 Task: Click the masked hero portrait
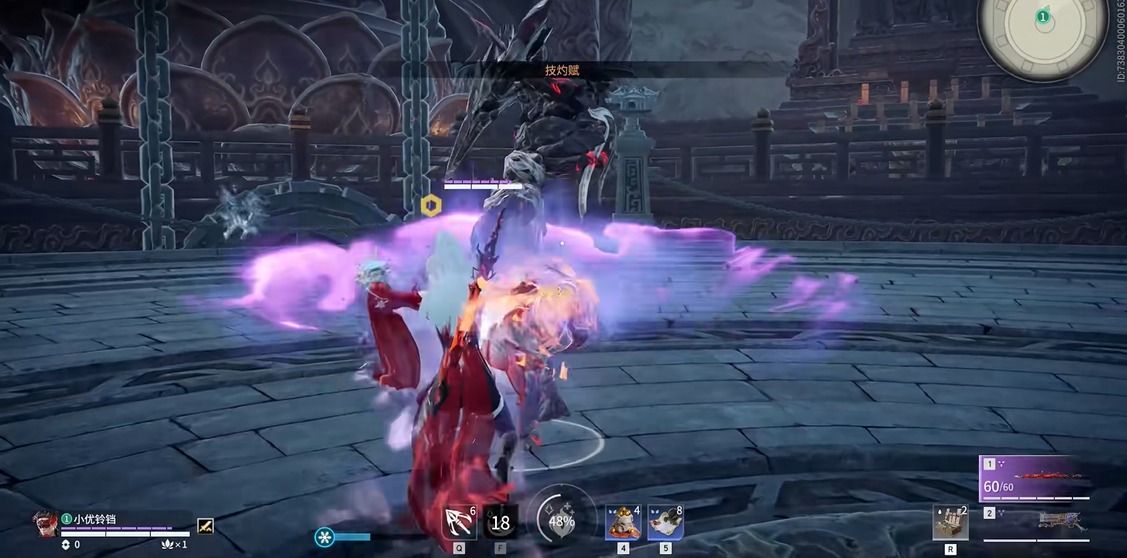(x=45, y=521)
